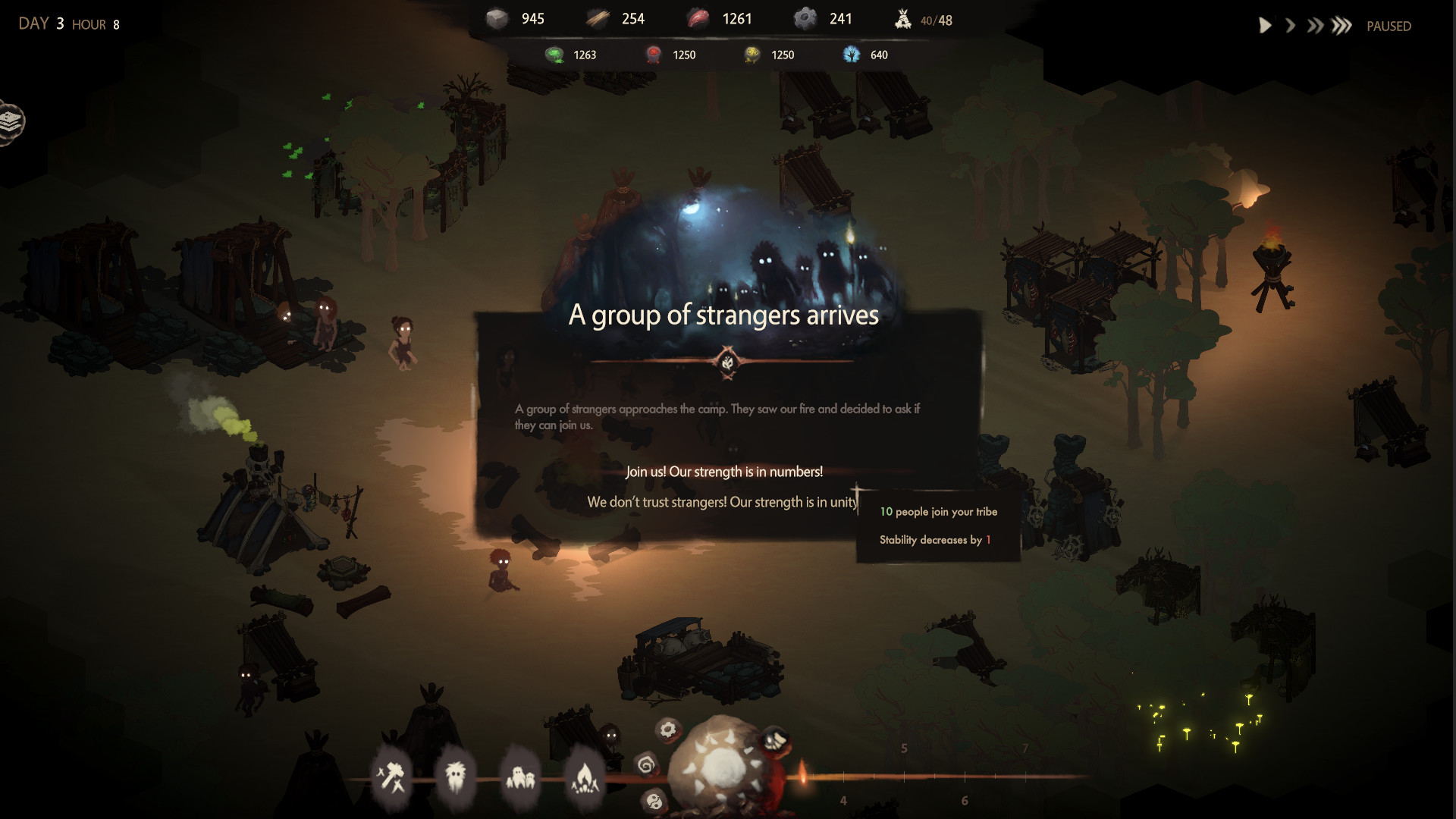Click the stone resource icon showing 945
This screenshot has width=1456, height=819.
tap(497, 17)
